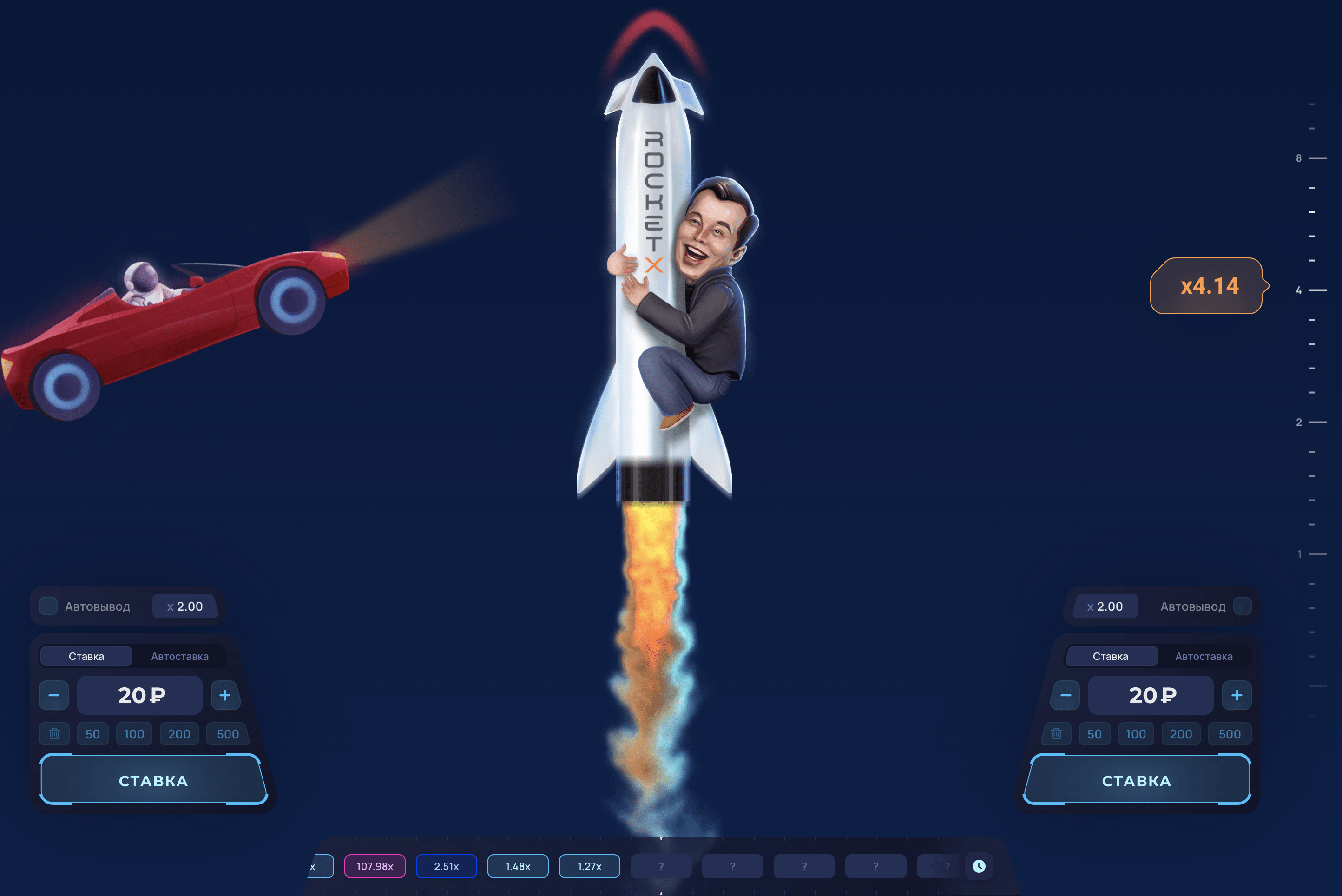Increase the left panel bet with the plus button

click(225, 695)
